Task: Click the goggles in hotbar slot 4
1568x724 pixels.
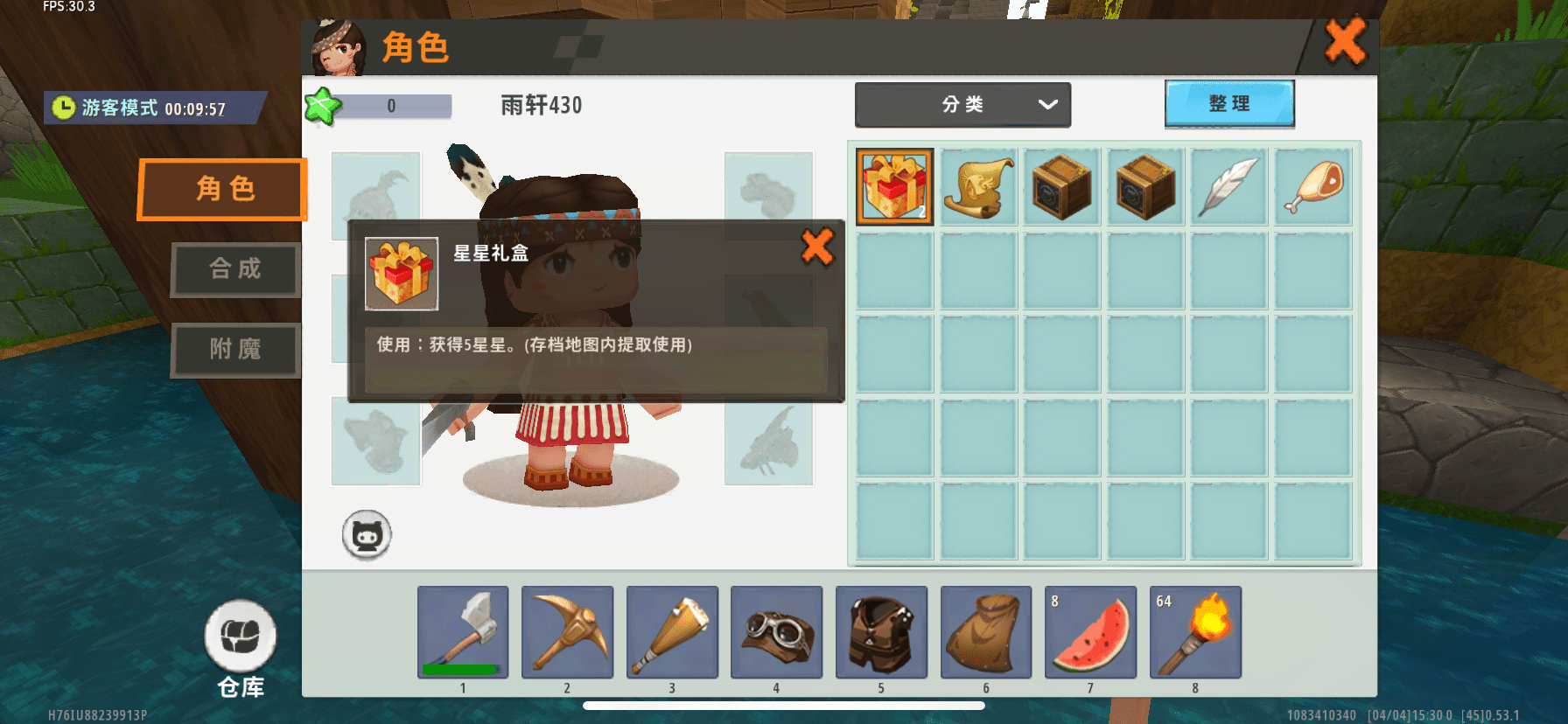Action: pos(776,632)
